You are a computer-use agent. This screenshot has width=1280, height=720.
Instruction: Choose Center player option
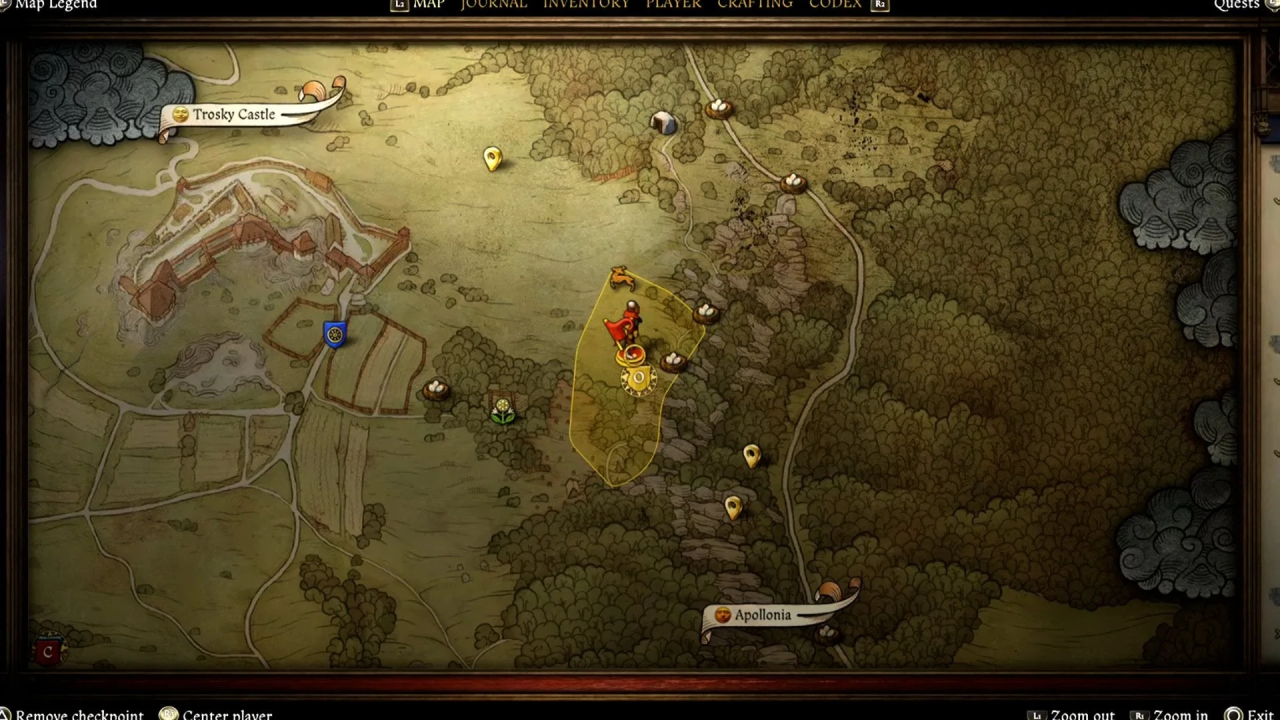[x=226, y=714]
